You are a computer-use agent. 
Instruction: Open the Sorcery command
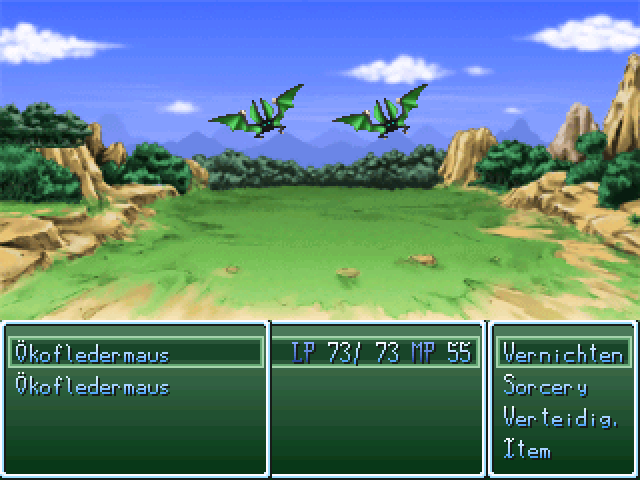[x=545, y=386]
